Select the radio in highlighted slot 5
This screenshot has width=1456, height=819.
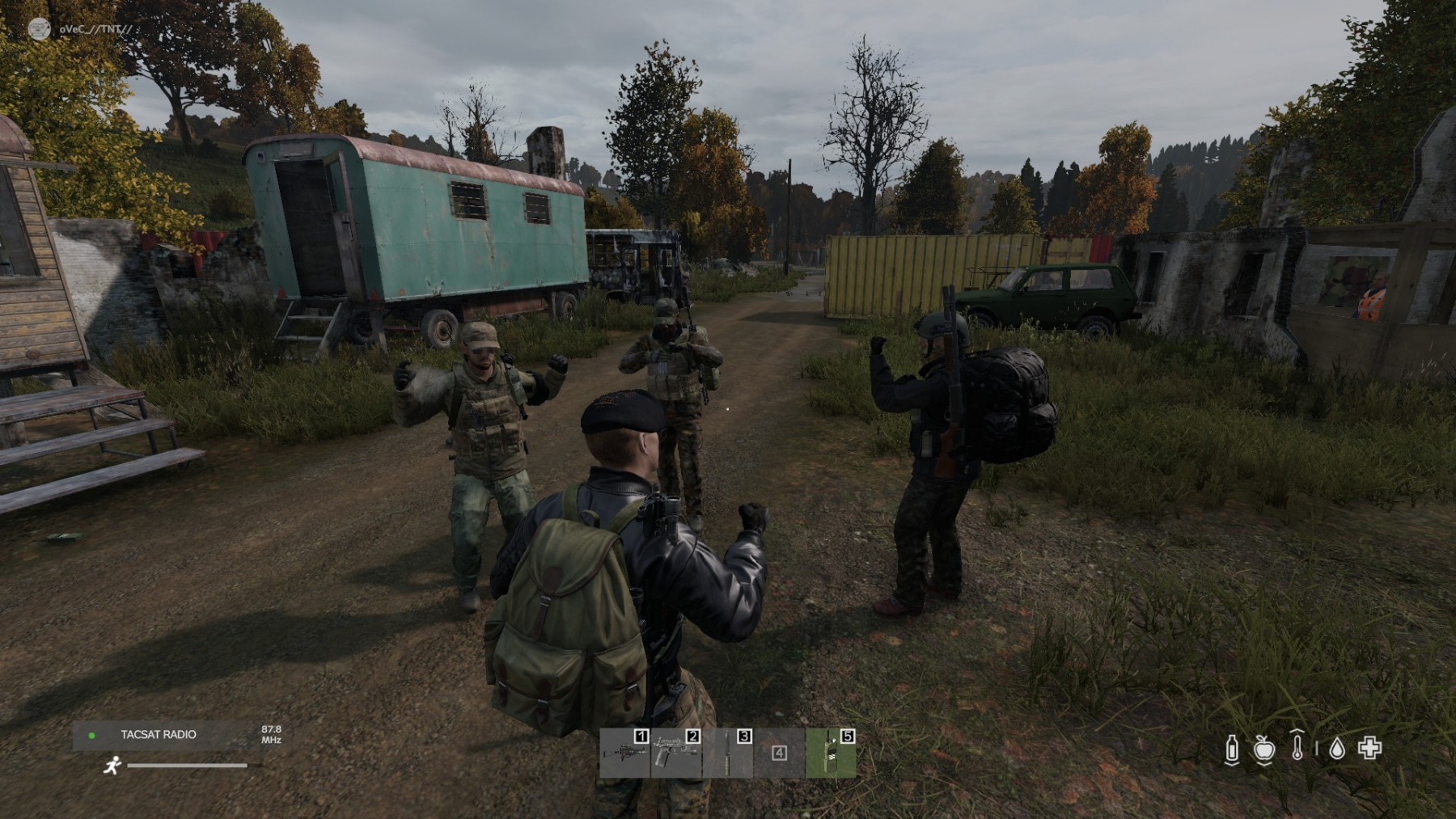831,753
